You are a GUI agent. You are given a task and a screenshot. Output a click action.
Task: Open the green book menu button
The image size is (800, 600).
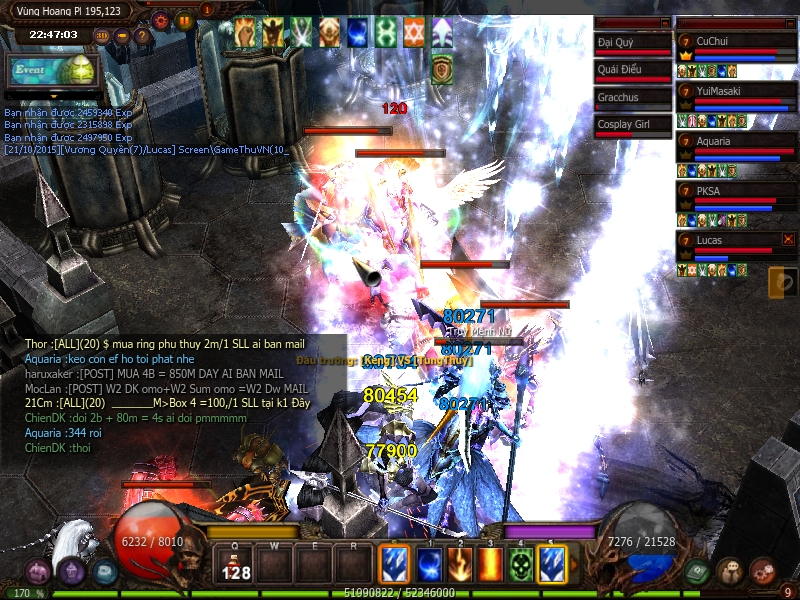click(x=697, y=571)
